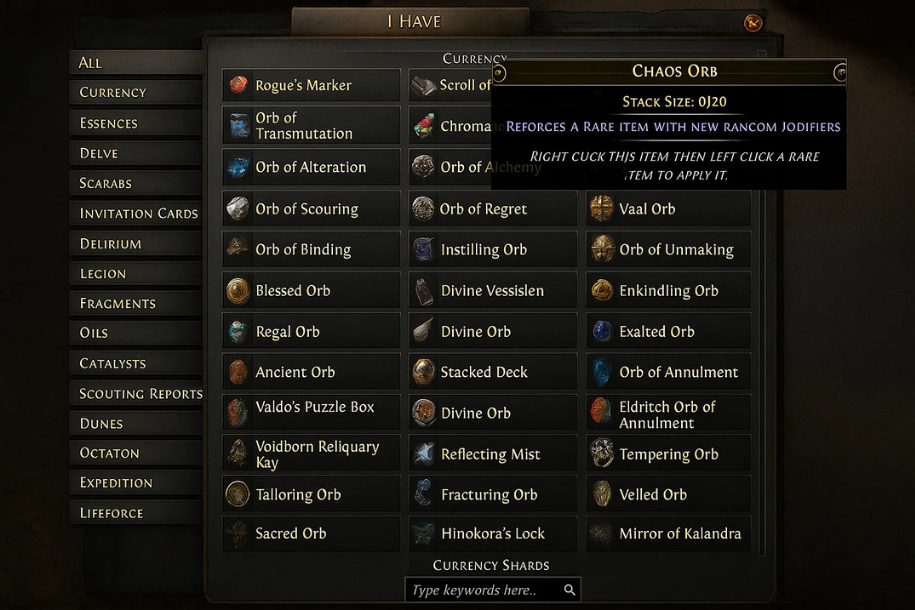Image resolution: width=915 pixels, height=610 pixels.
Task: Click the Orb of Regret entry
Action: [492, 209]
